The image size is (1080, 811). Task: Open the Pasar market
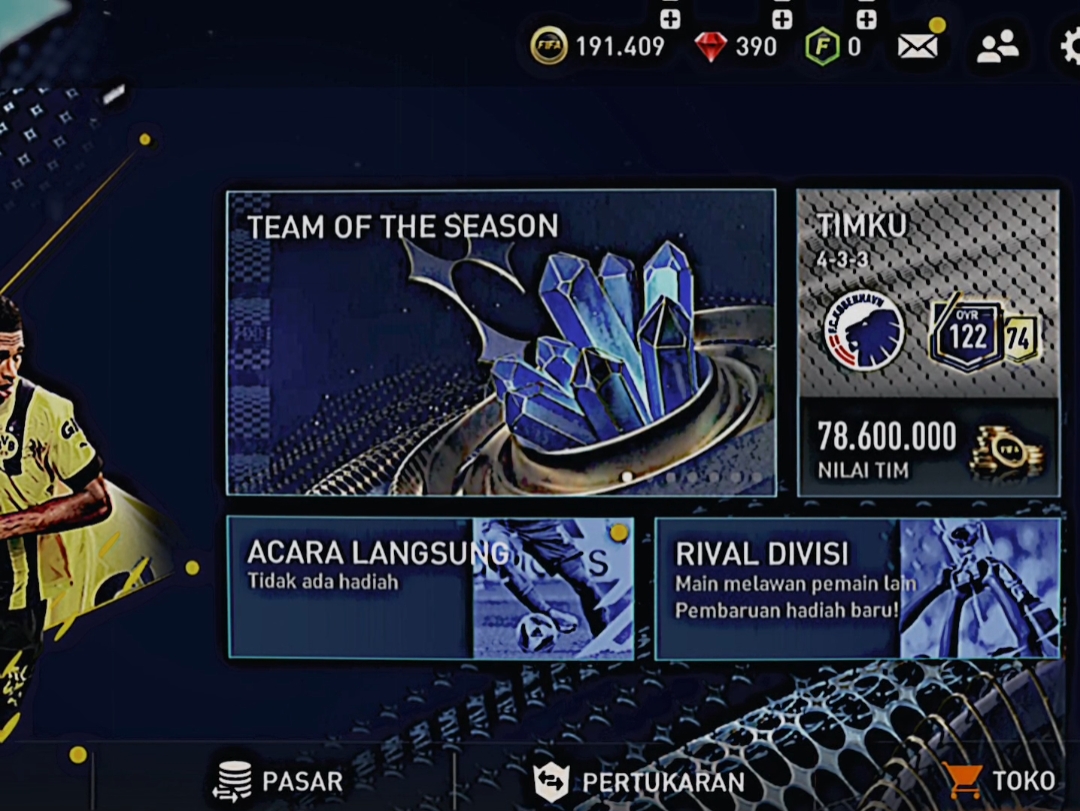point(279,781)
